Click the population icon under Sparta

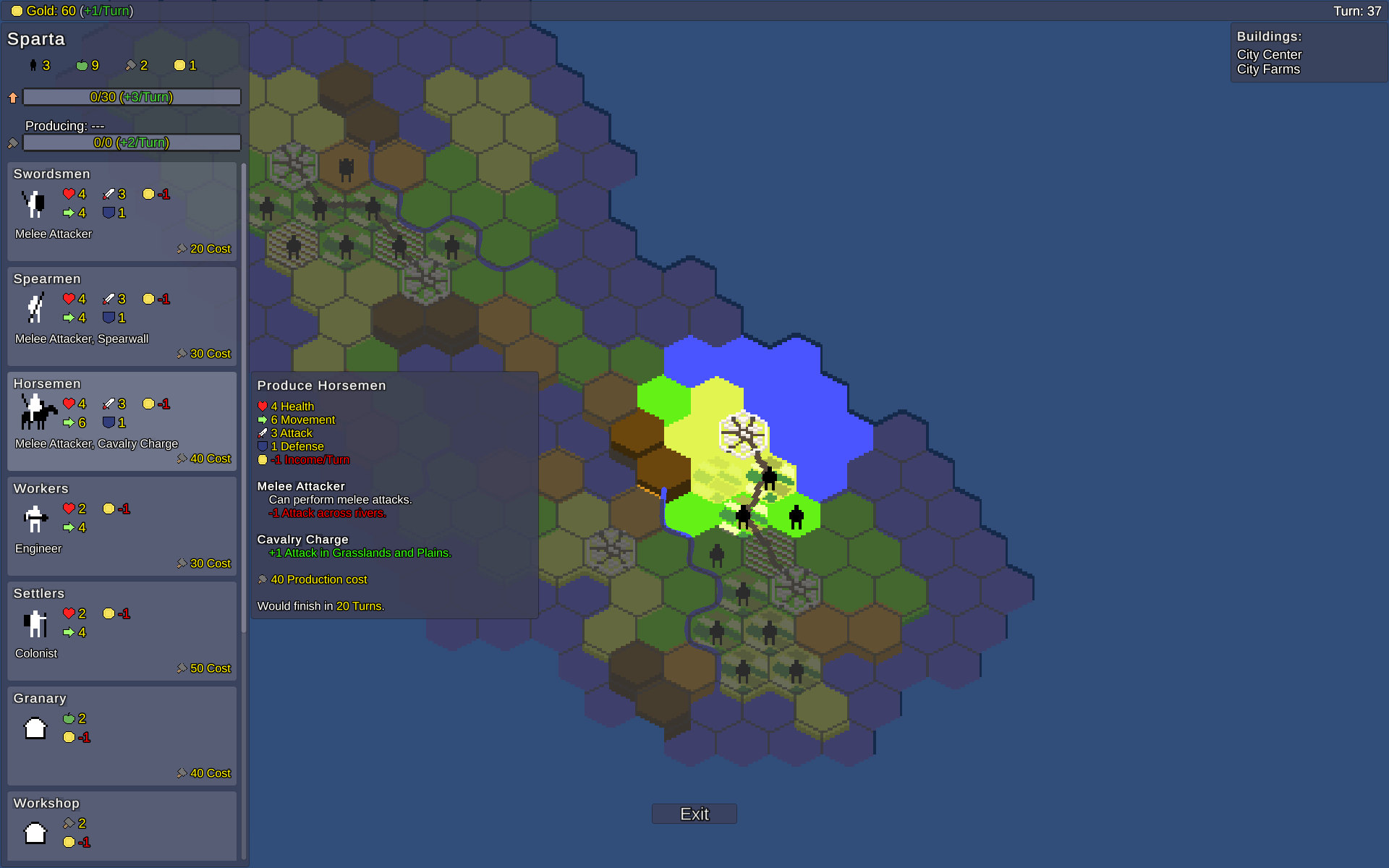coord(33,65)
